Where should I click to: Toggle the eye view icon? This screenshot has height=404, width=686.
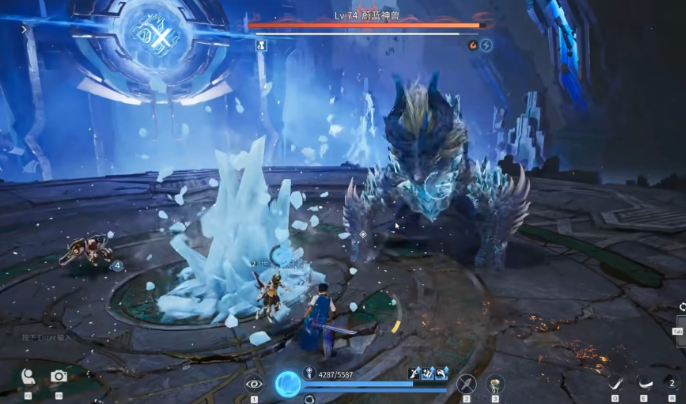pyautogui.click(x=254, y=383)
